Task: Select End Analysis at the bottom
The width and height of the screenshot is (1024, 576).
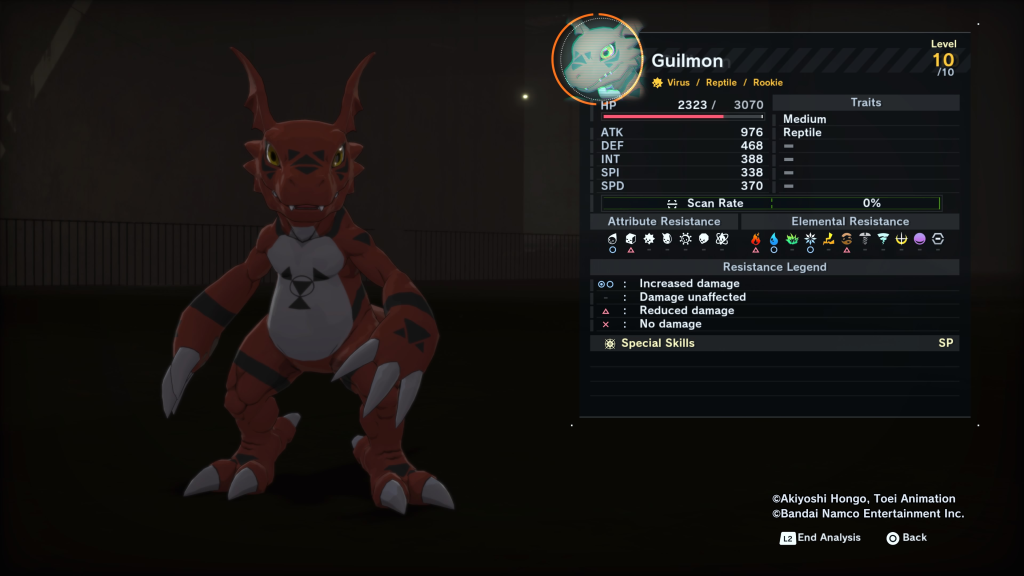Action: 821,538
